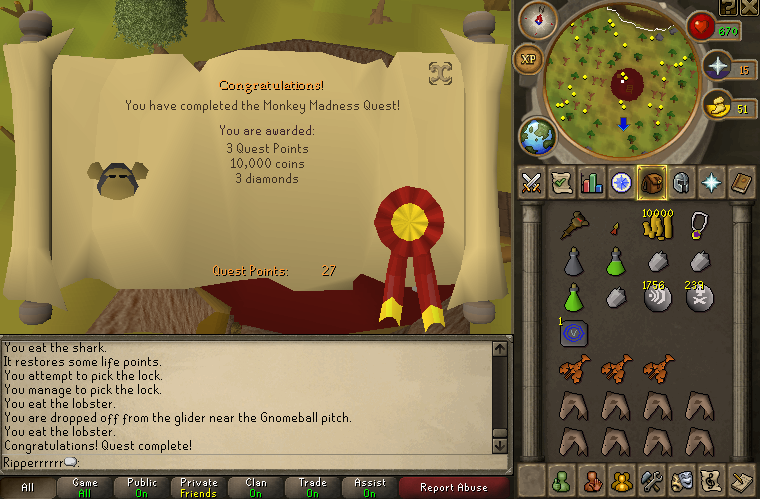Open the combat styles tab
The width and height of the screenshot is (760, 499).
tap(531, 182)
